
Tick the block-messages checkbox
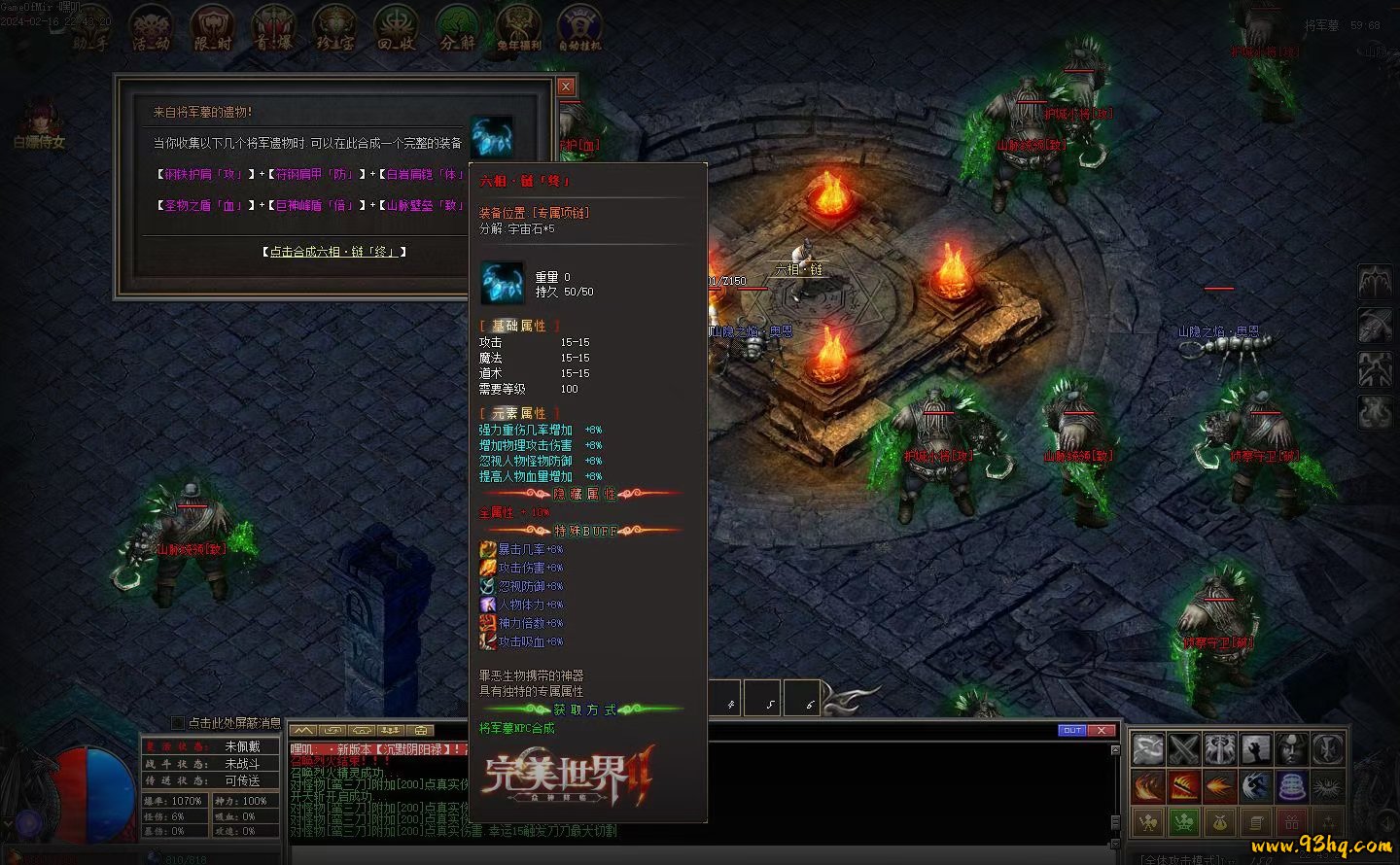(x=178, y=723)
